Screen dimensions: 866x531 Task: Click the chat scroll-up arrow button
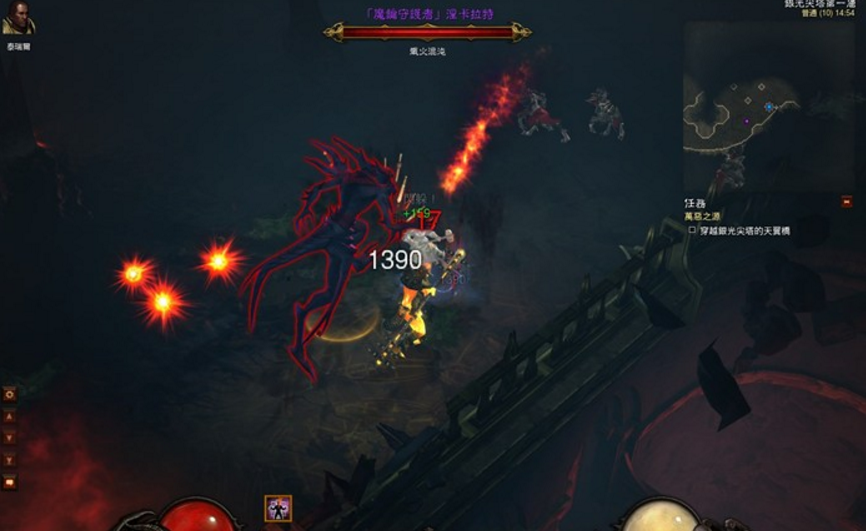10,416
